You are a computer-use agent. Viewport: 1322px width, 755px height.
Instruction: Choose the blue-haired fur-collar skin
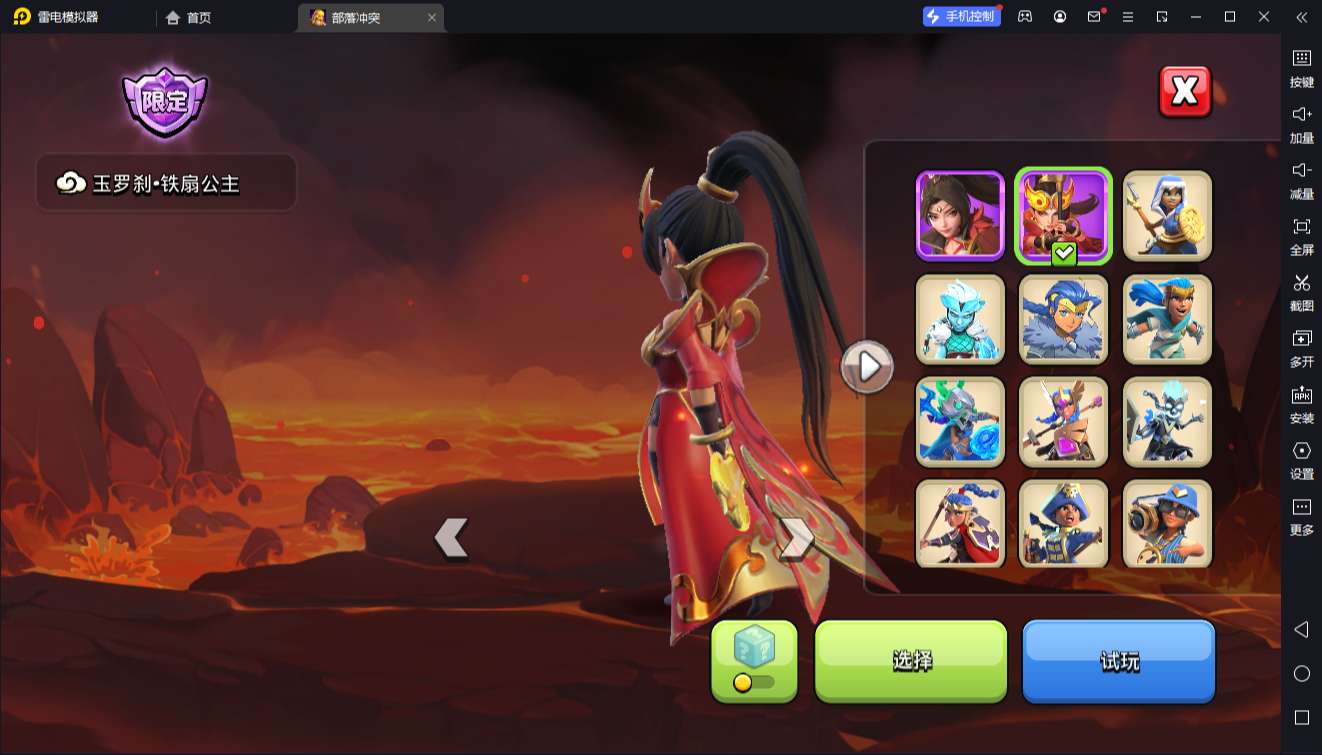[1063, 319]
